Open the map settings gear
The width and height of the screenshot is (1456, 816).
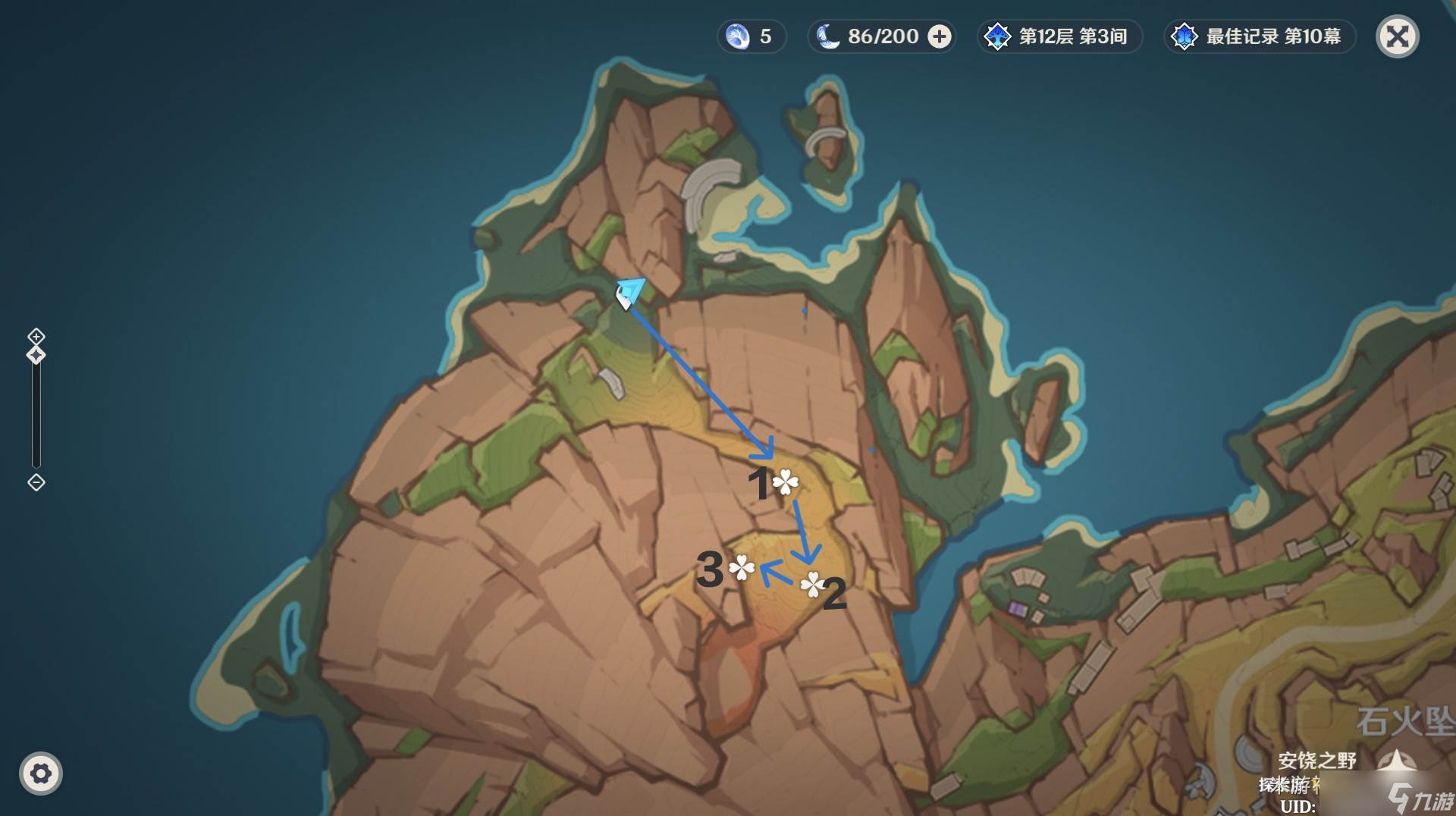pos(41,774)
